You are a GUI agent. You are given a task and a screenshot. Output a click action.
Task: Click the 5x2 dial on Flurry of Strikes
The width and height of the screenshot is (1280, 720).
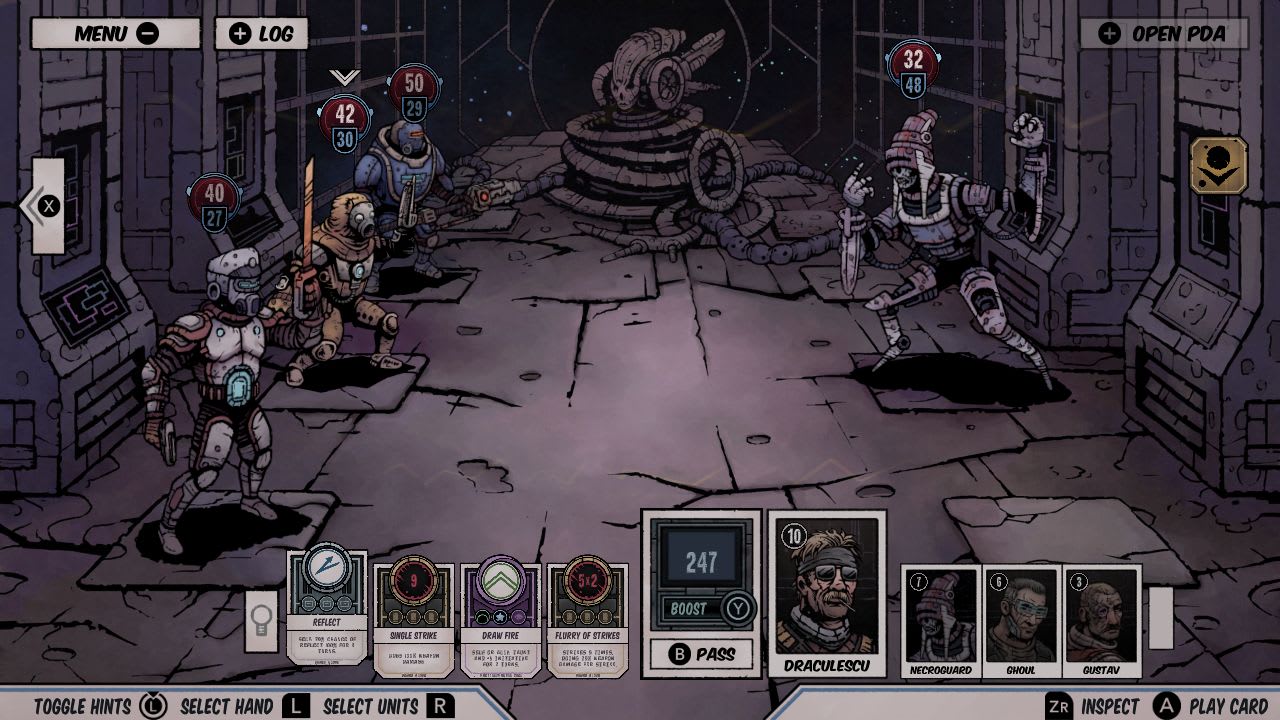(x=586, y=578)
